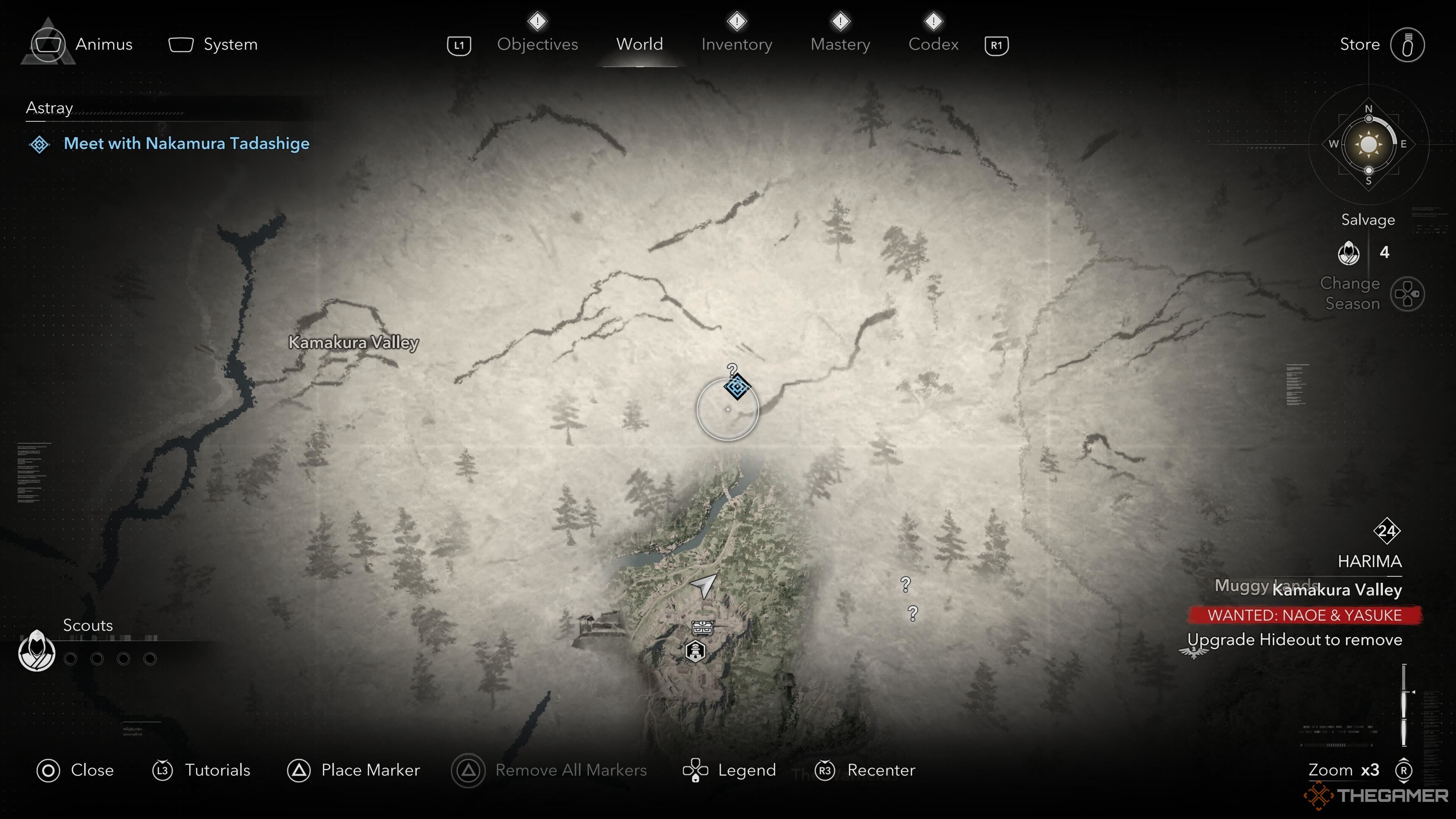Image resolution: width=1456 pixels, height=819 pixels.
Task: Switch to the Objectives tab
Action: [537, 44]
